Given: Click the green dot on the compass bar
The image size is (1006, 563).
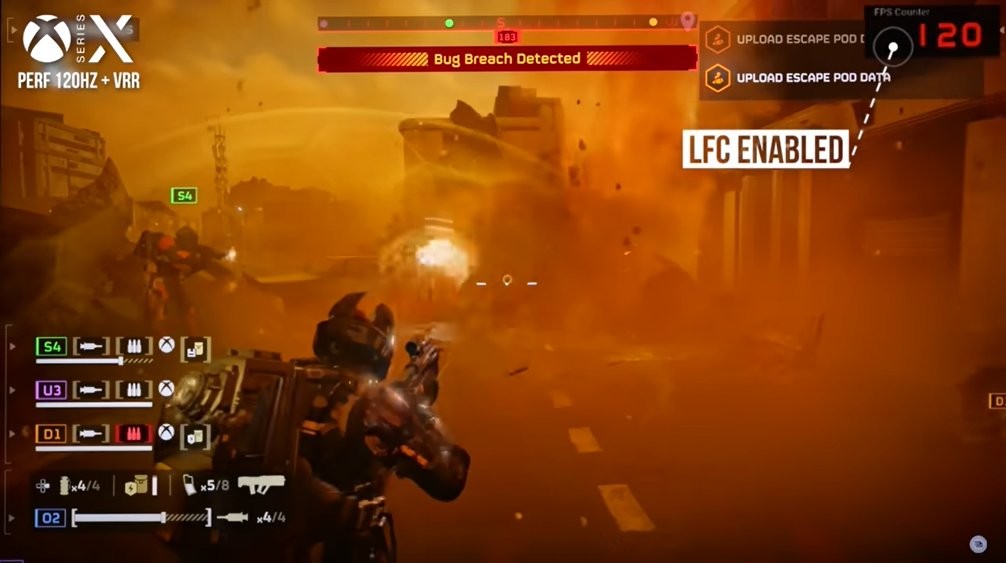Looking at the screenshot, I should 449,22.
